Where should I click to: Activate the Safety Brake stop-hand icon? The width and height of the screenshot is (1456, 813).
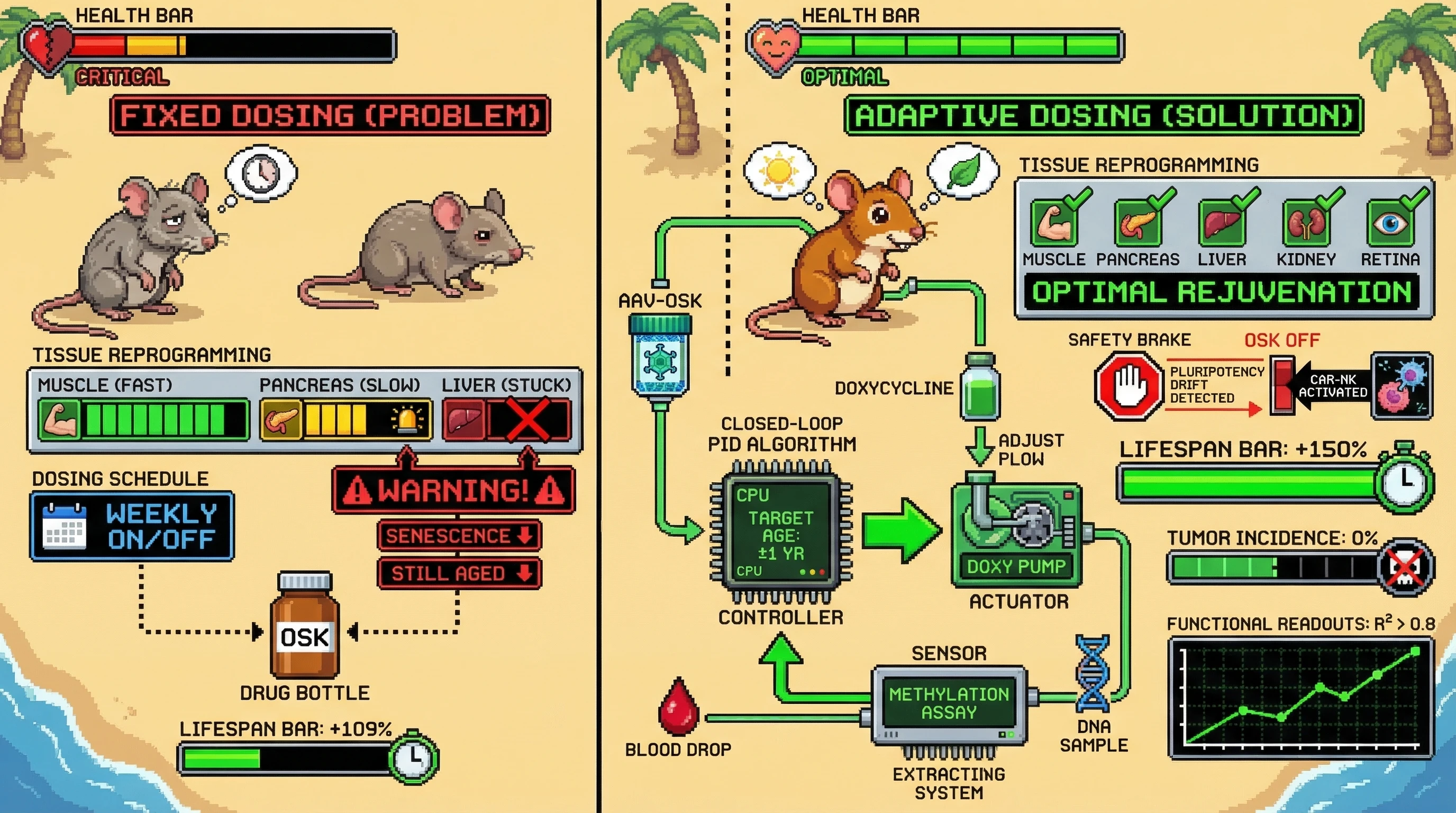click(1127, 386)
